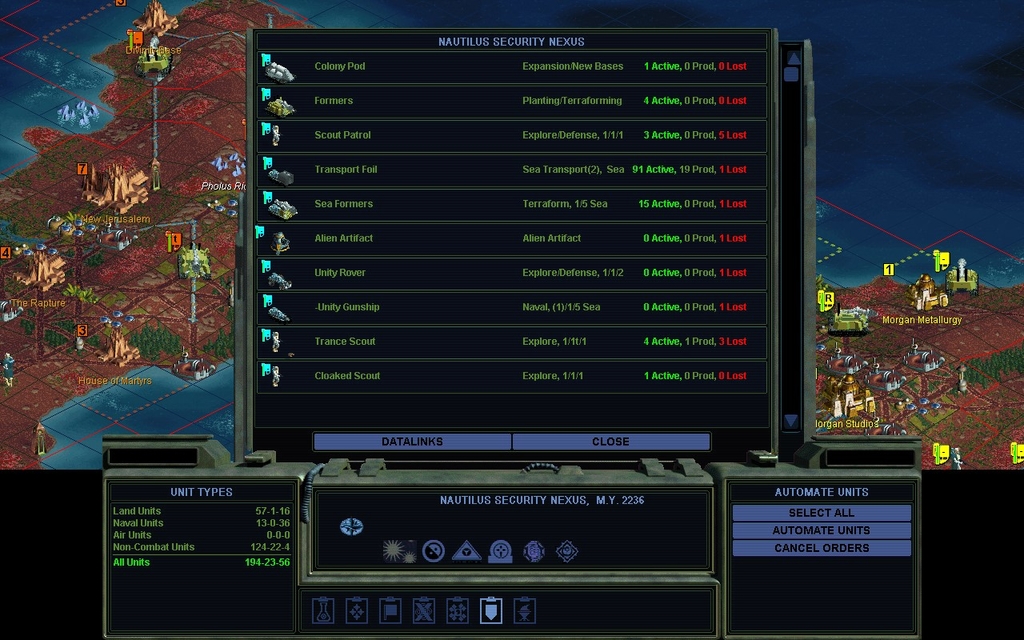The height and width of the screenshot is (640, 1024).
Task: Open the flag clipboard report icon
Action: pos(389,610)
